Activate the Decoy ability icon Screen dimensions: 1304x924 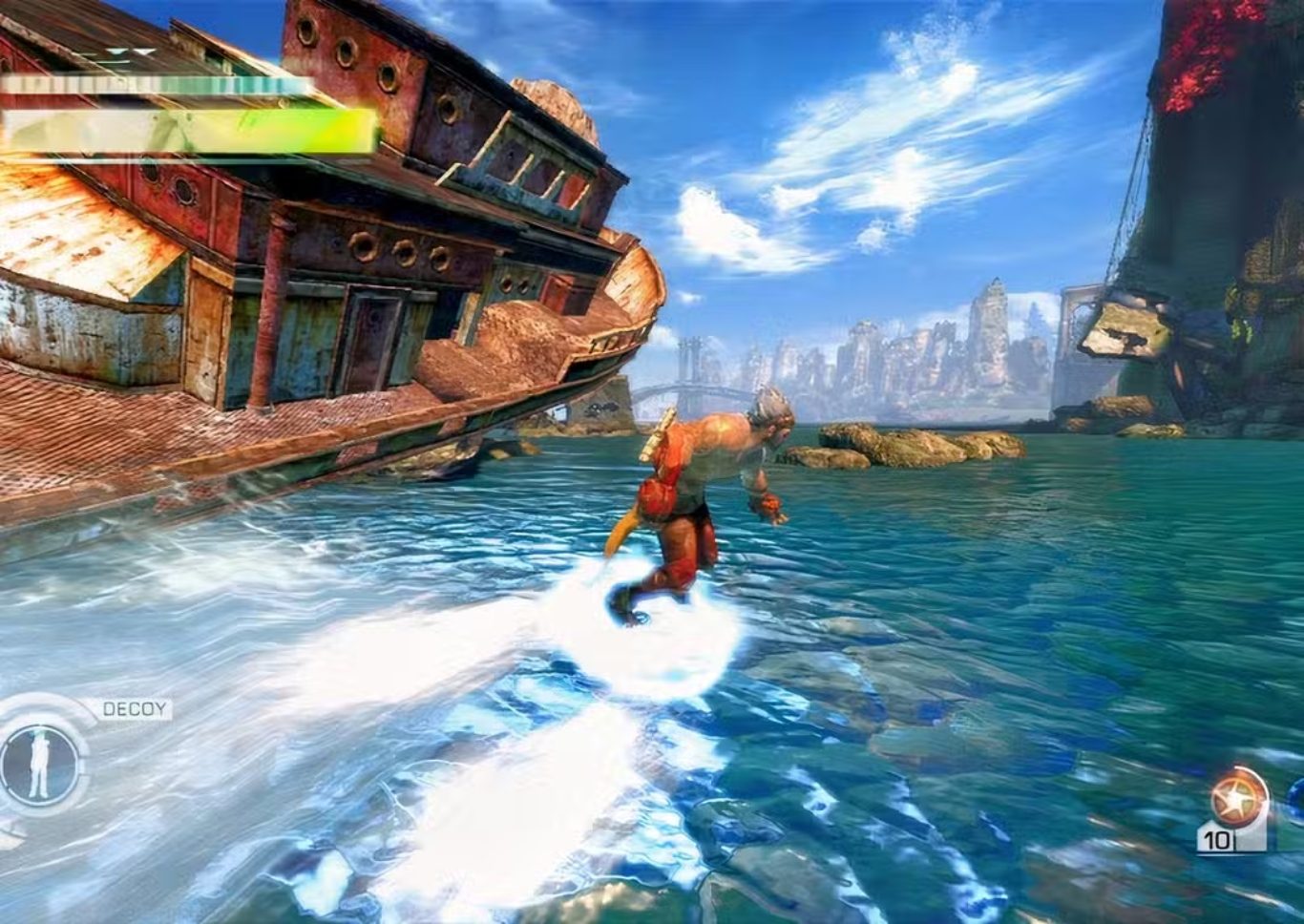click(x=39, y=763)
